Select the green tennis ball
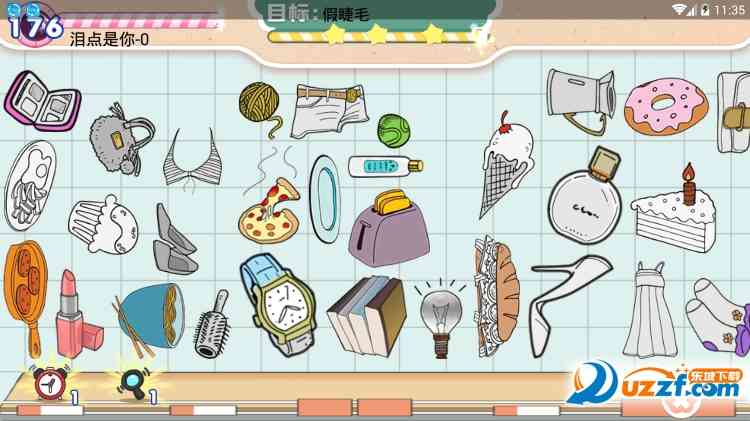 pos(392,129)
